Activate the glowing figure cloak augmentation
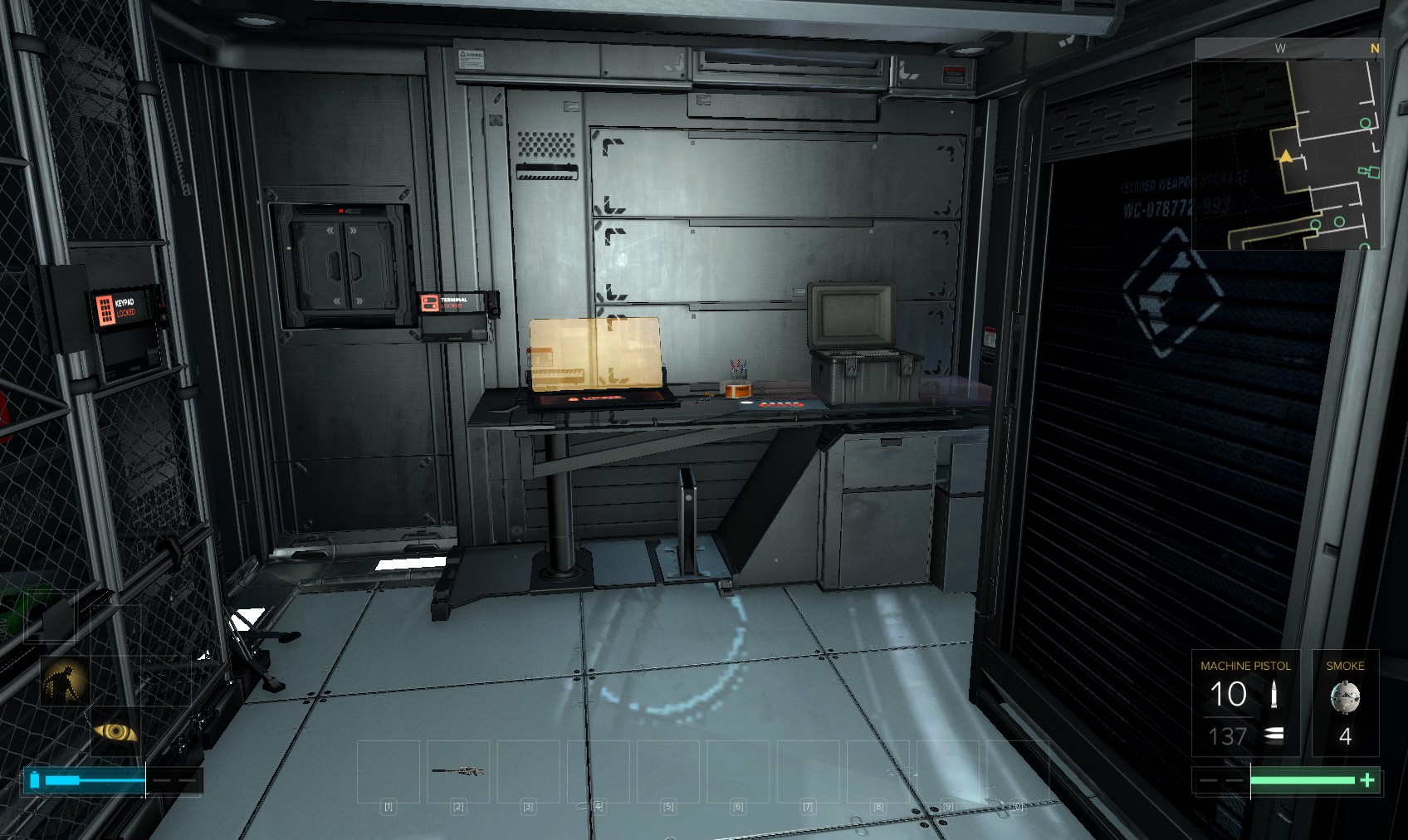 coord(65,680)
